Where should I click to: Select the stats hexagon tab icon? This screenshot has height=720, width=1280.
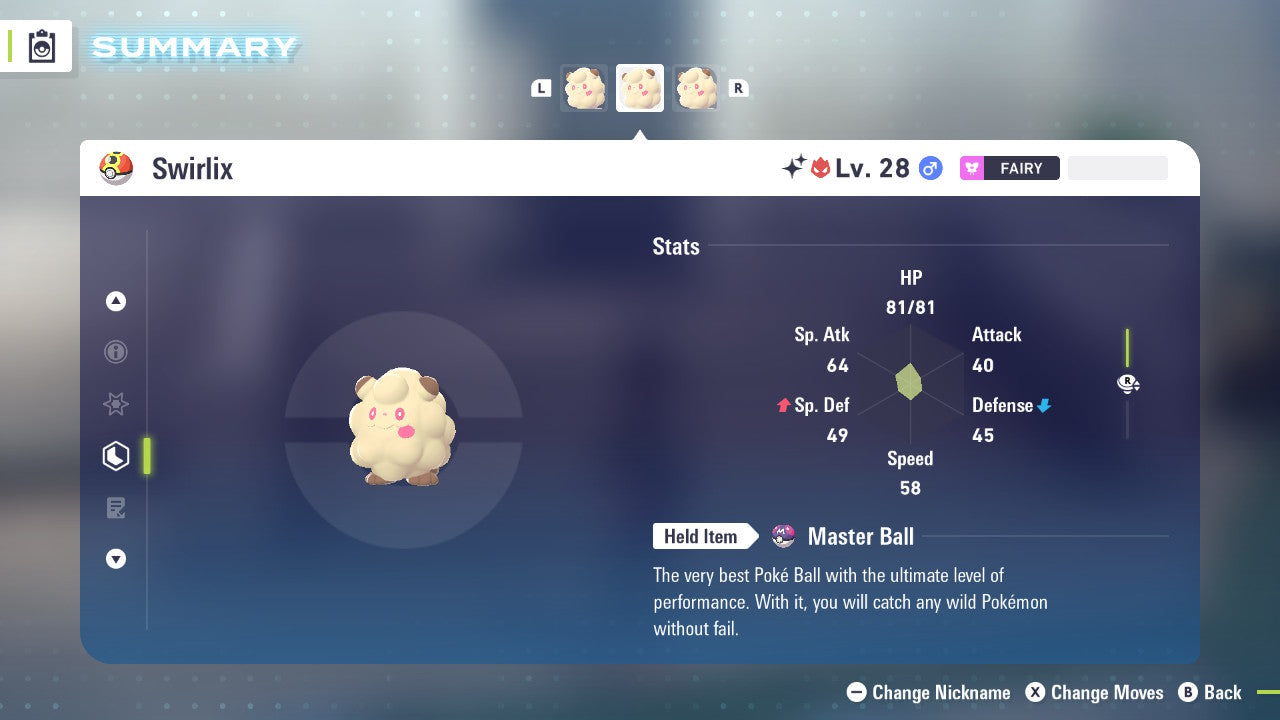(x=115, y=456)
